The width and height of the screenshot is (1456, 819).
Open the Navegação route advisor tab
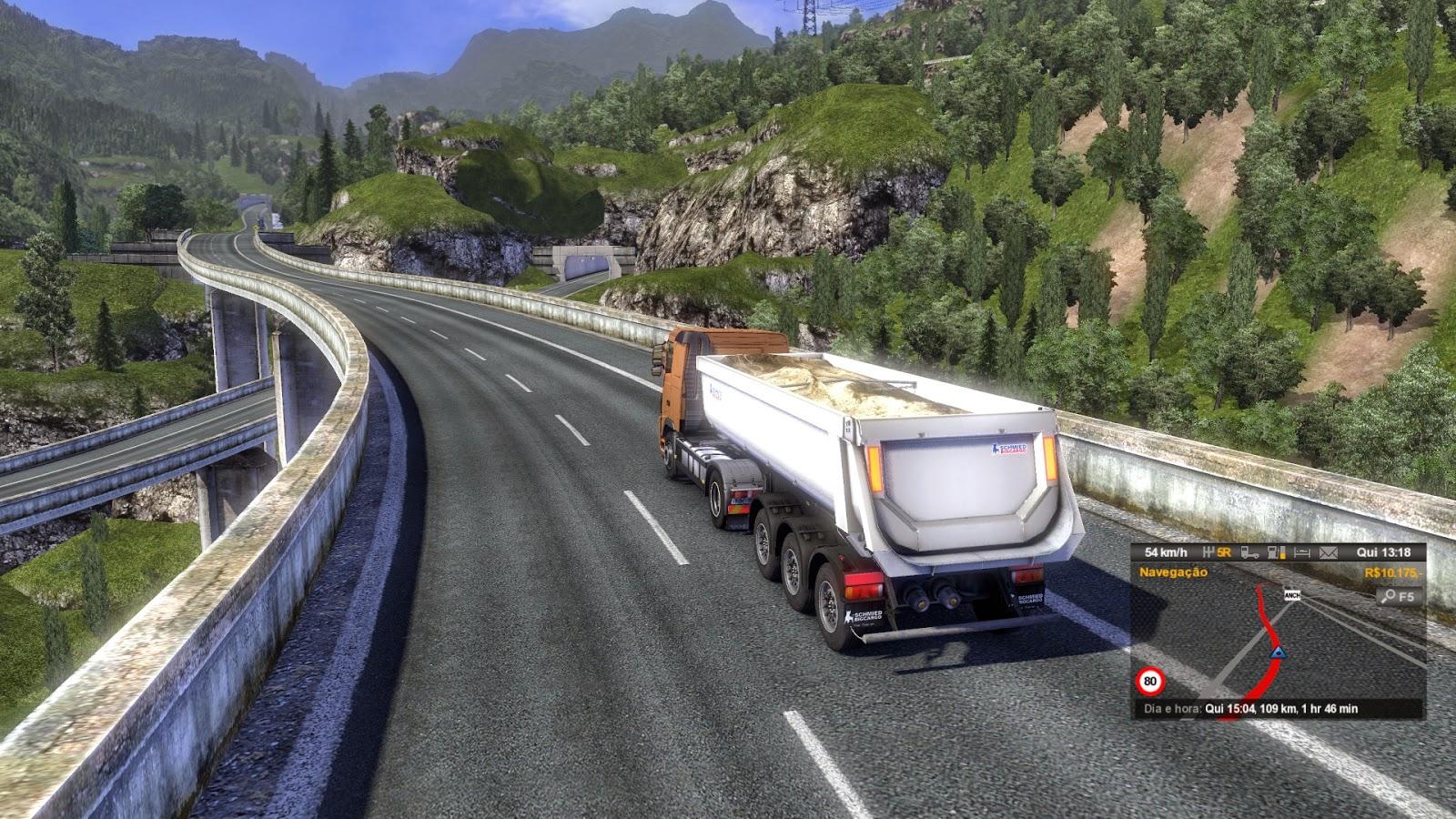coord(1173,572)
